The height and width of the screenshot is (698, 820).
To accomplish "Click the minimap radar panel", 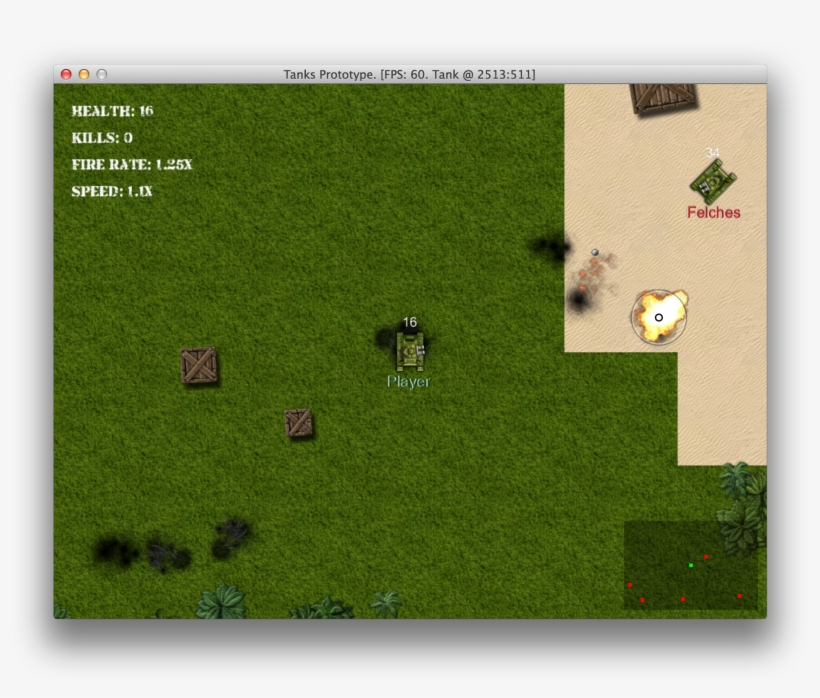I will tap(690, 565).
